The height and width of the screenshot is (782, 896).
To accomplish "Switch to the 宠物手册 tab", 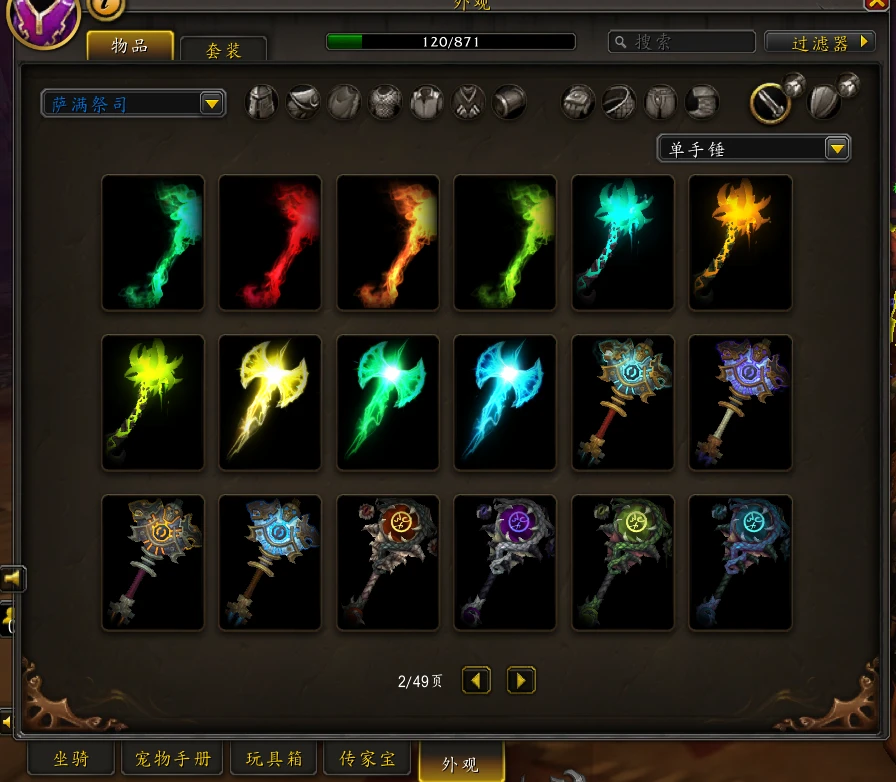I will click(x=173, y=759).
